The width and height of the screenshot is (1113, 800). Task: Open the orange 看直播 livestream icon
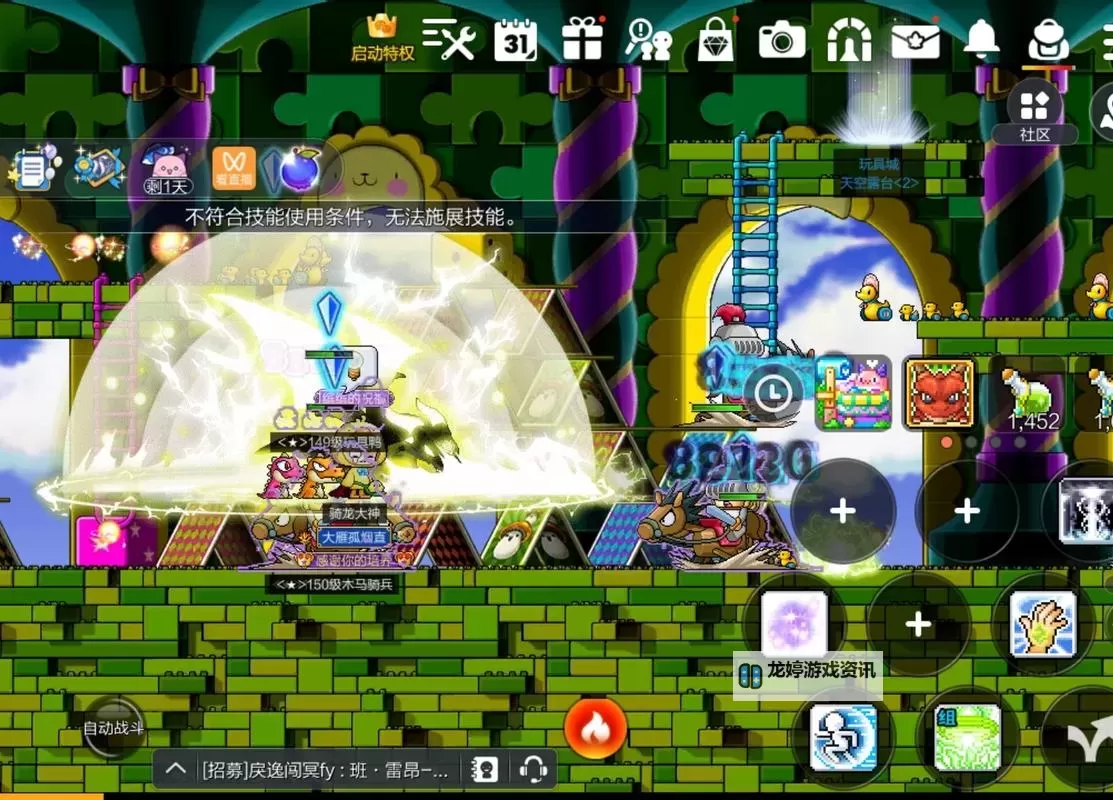[234, 168]
